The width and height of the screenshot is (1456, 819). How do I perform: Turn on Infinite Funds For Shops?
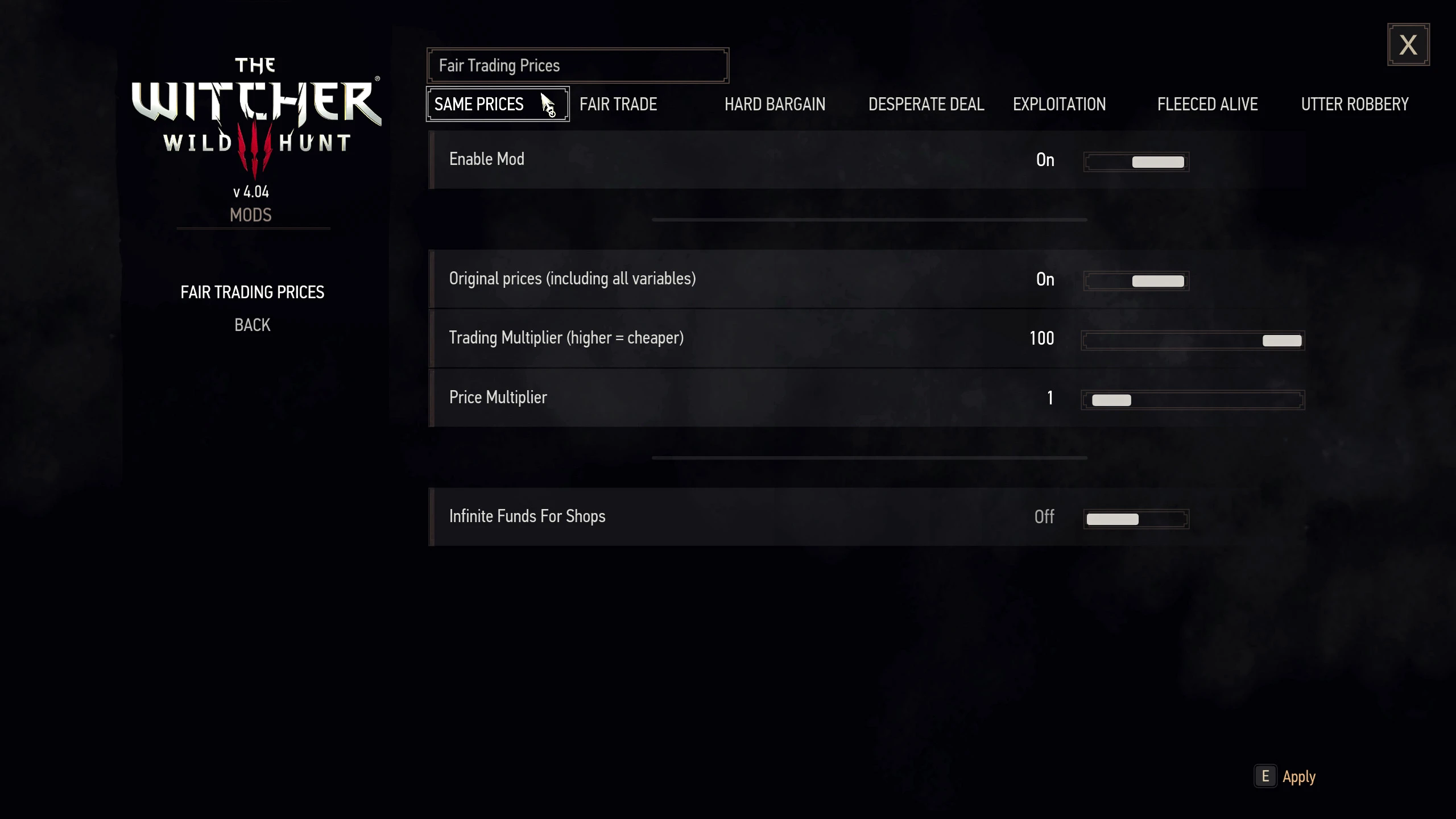click(x=1136, y=519)
